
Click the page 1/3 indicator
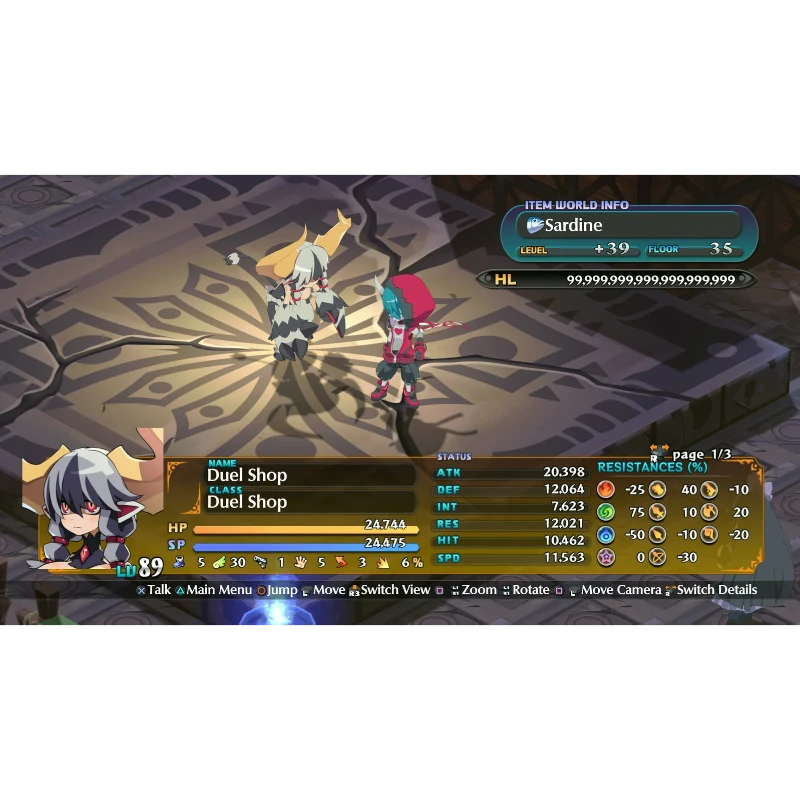[700, 455]
